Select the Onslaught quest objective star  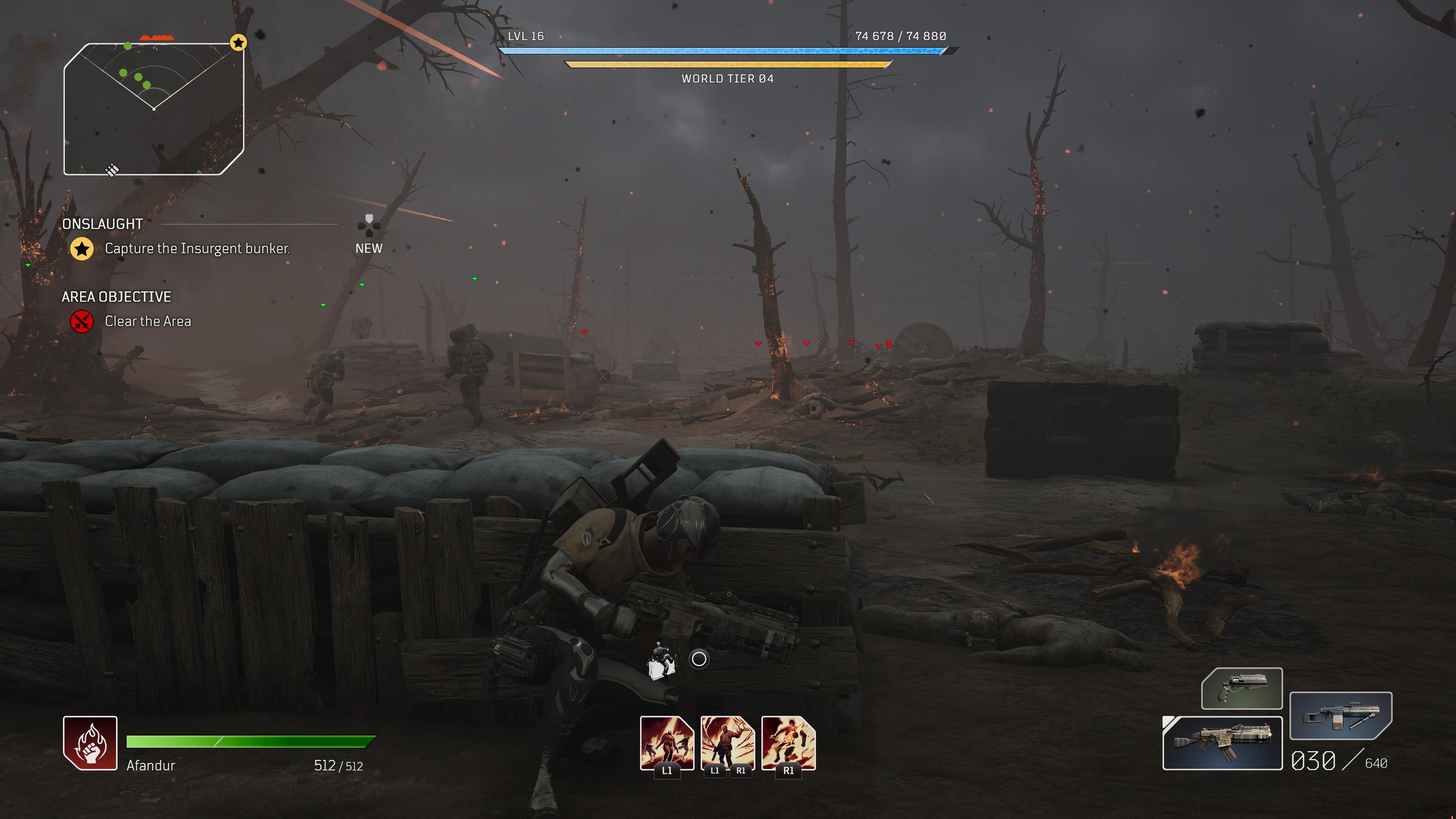pyautogui.click(x=82, y=249)
